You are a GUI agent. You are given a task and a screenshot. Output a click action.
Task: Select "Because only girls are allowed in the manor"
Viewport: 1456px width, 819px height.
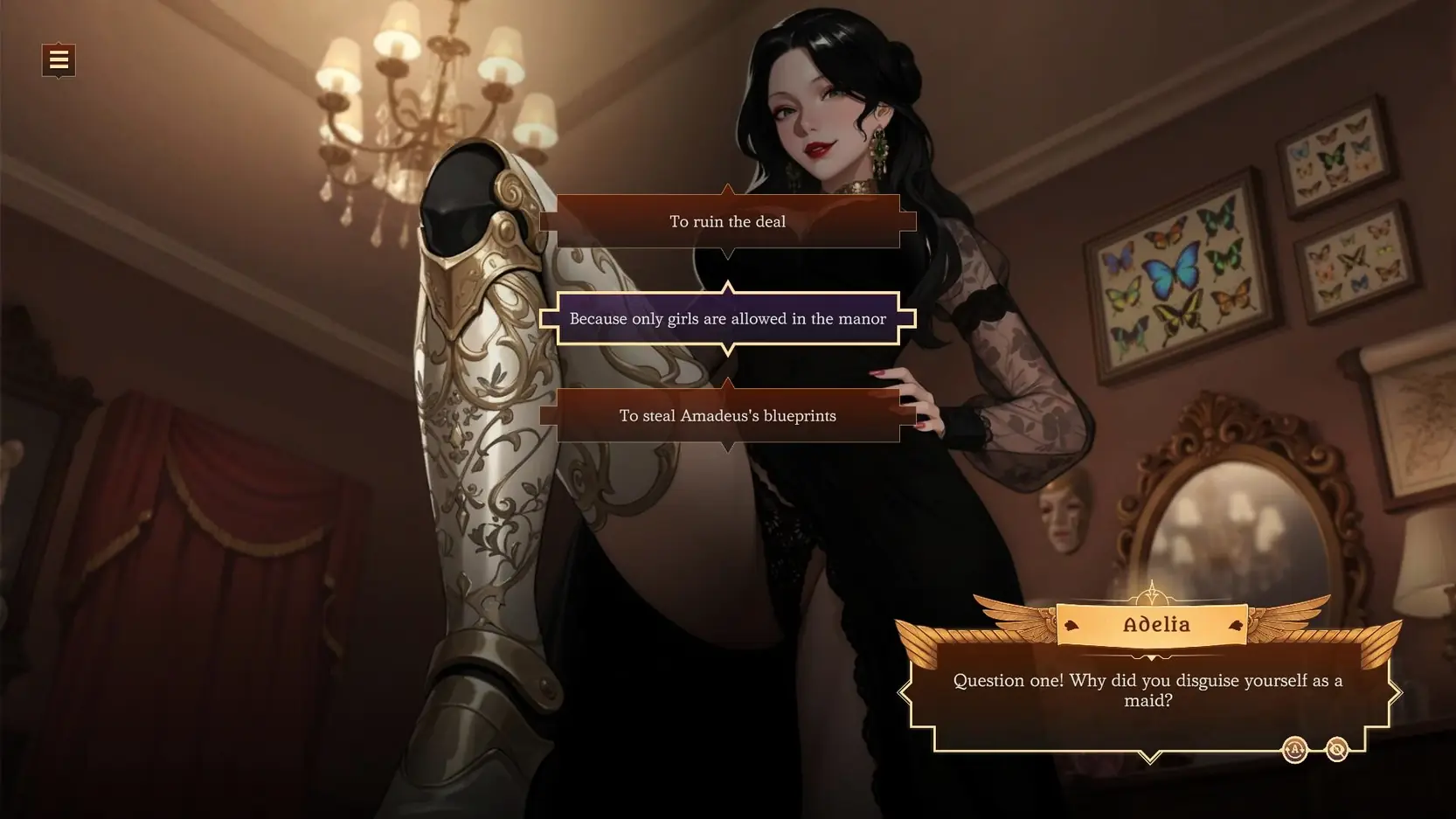tap(727, 319)
